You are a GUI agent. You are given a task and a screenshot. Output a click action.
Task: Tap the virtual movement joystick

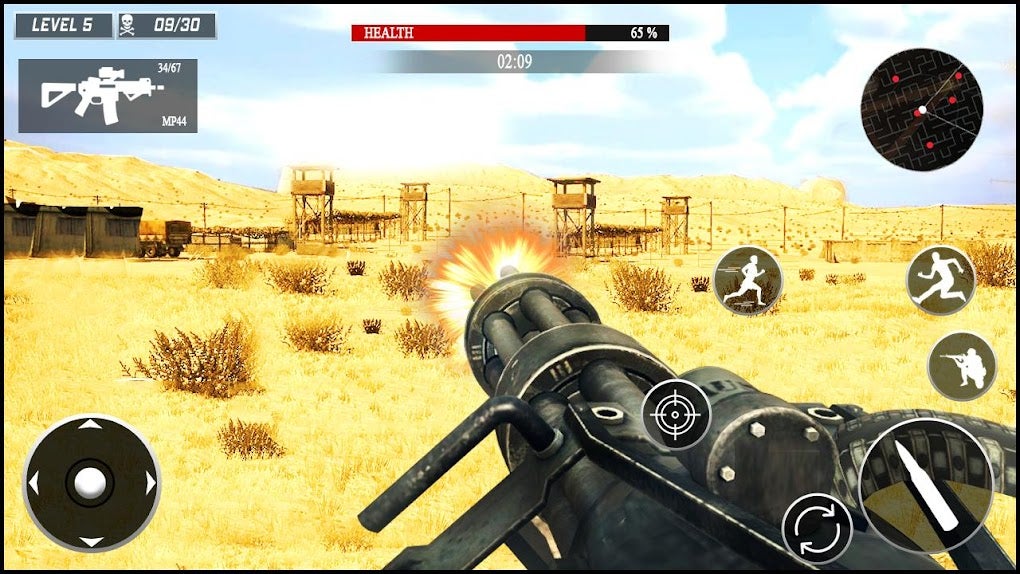pos(91,483)
